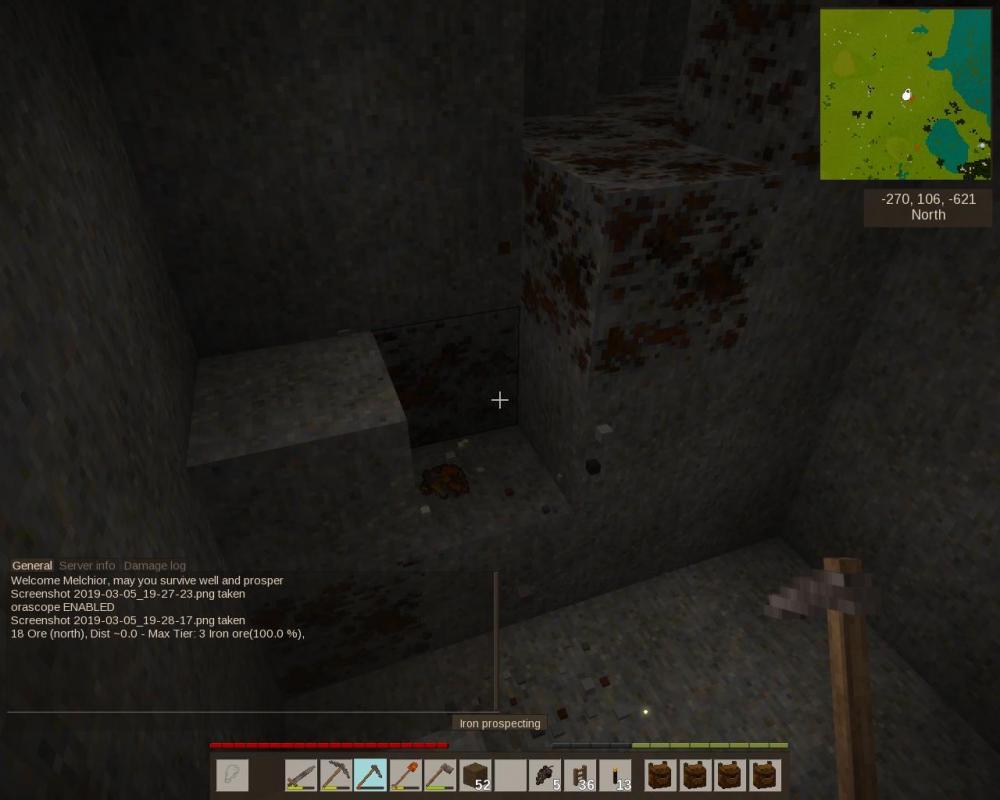Screen dimensions: 1000x800
Task: Select the torch stack of 13
Action: pyautogui.click(x=615, y=776)
